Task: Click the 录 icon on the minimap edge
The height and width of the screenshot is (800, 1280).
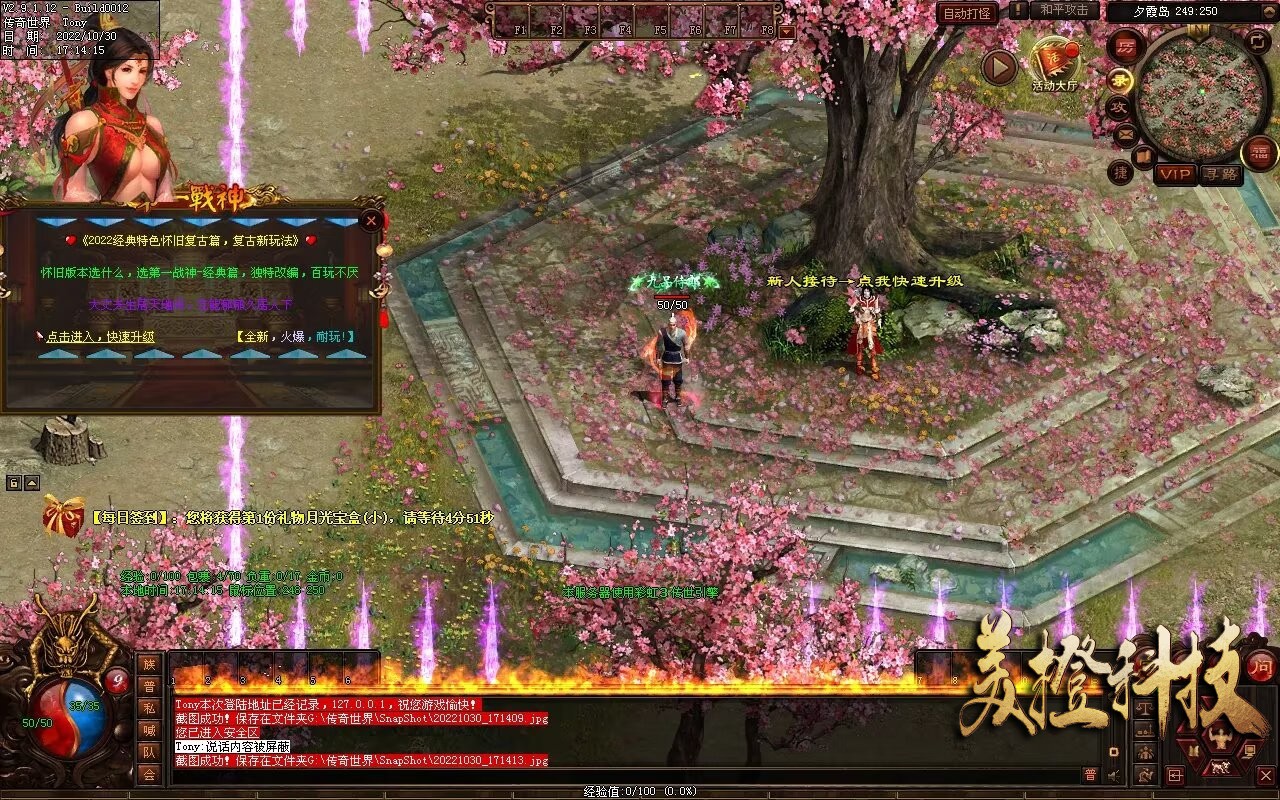Action: (x=1119, y=80)
